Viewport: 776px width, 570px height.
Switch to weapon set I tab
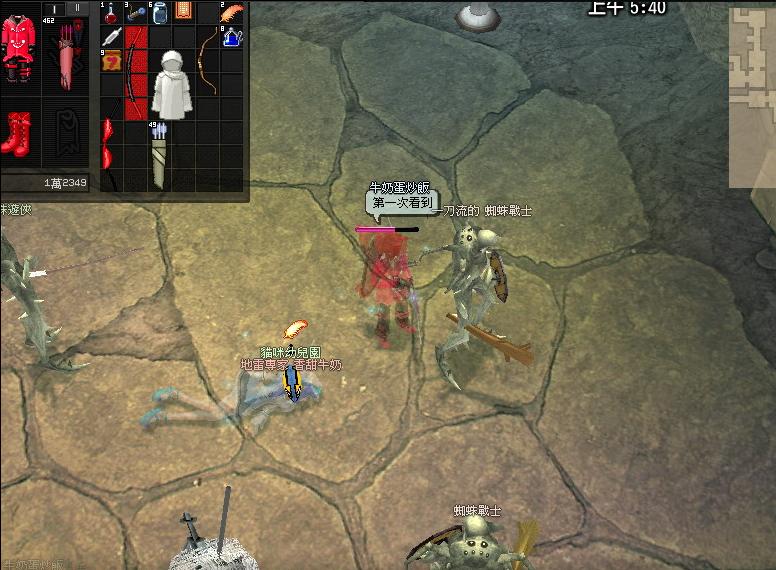click(x=55, y=8)
